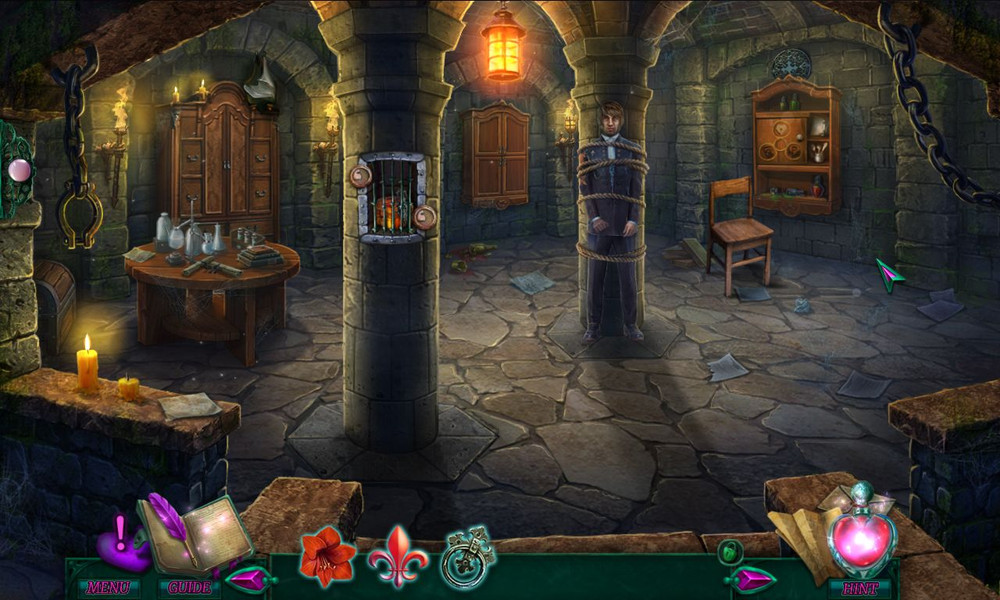Select the red amaryllis flower in inventory
The image size is (1000, 600).
point(327,555)
